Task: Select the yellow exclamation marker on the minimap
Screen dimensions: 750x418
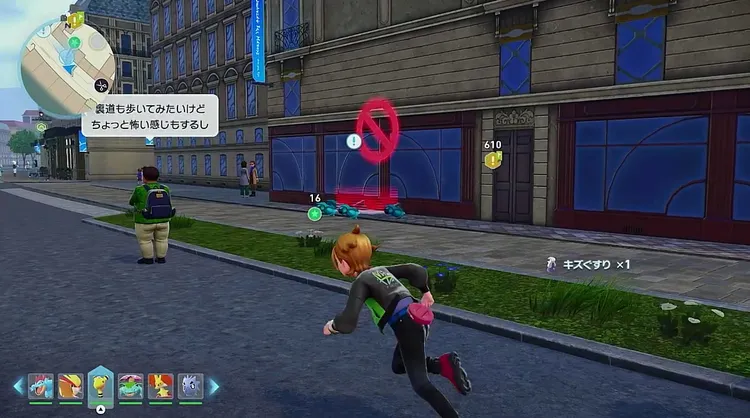Action: pos(76,19)
